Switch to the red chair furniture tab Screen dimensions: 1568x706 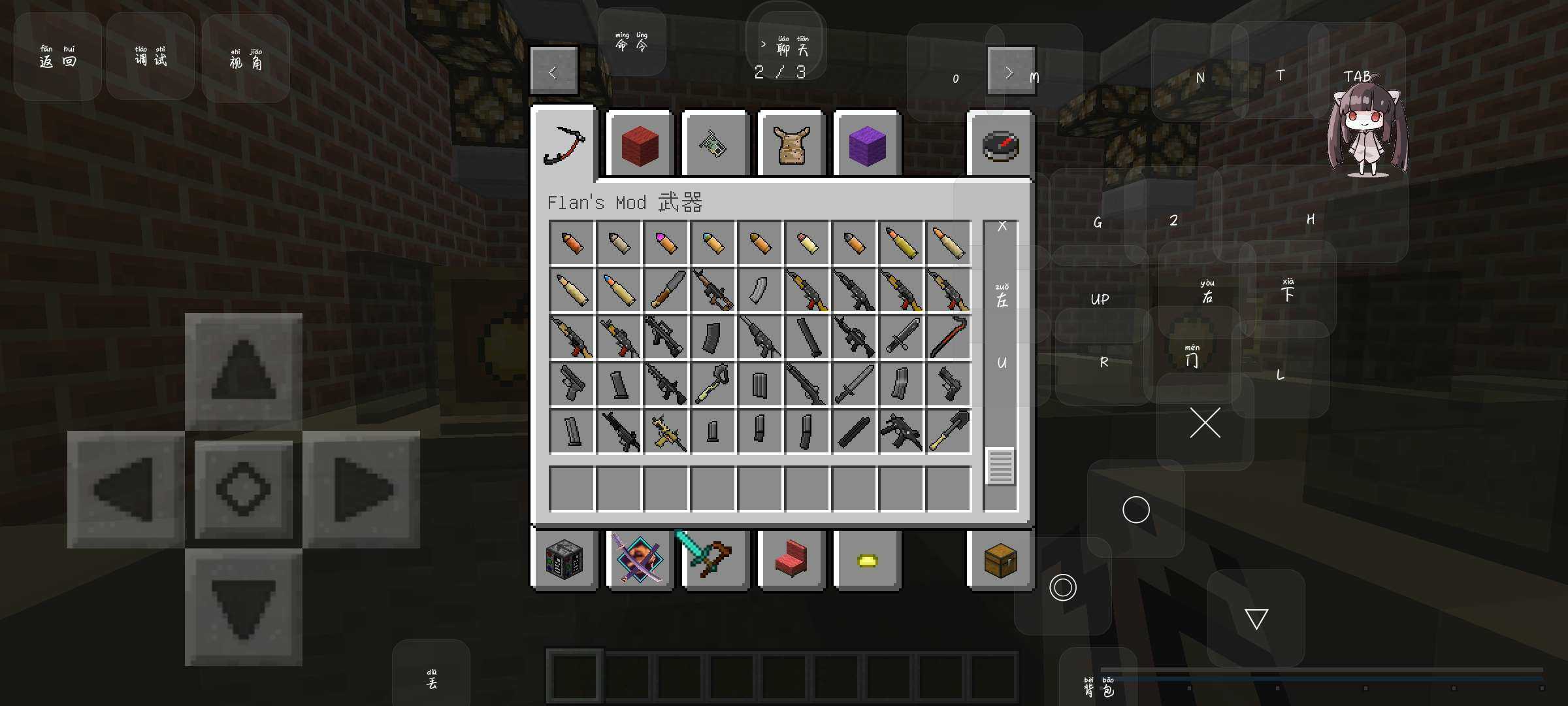pos(791,560)
